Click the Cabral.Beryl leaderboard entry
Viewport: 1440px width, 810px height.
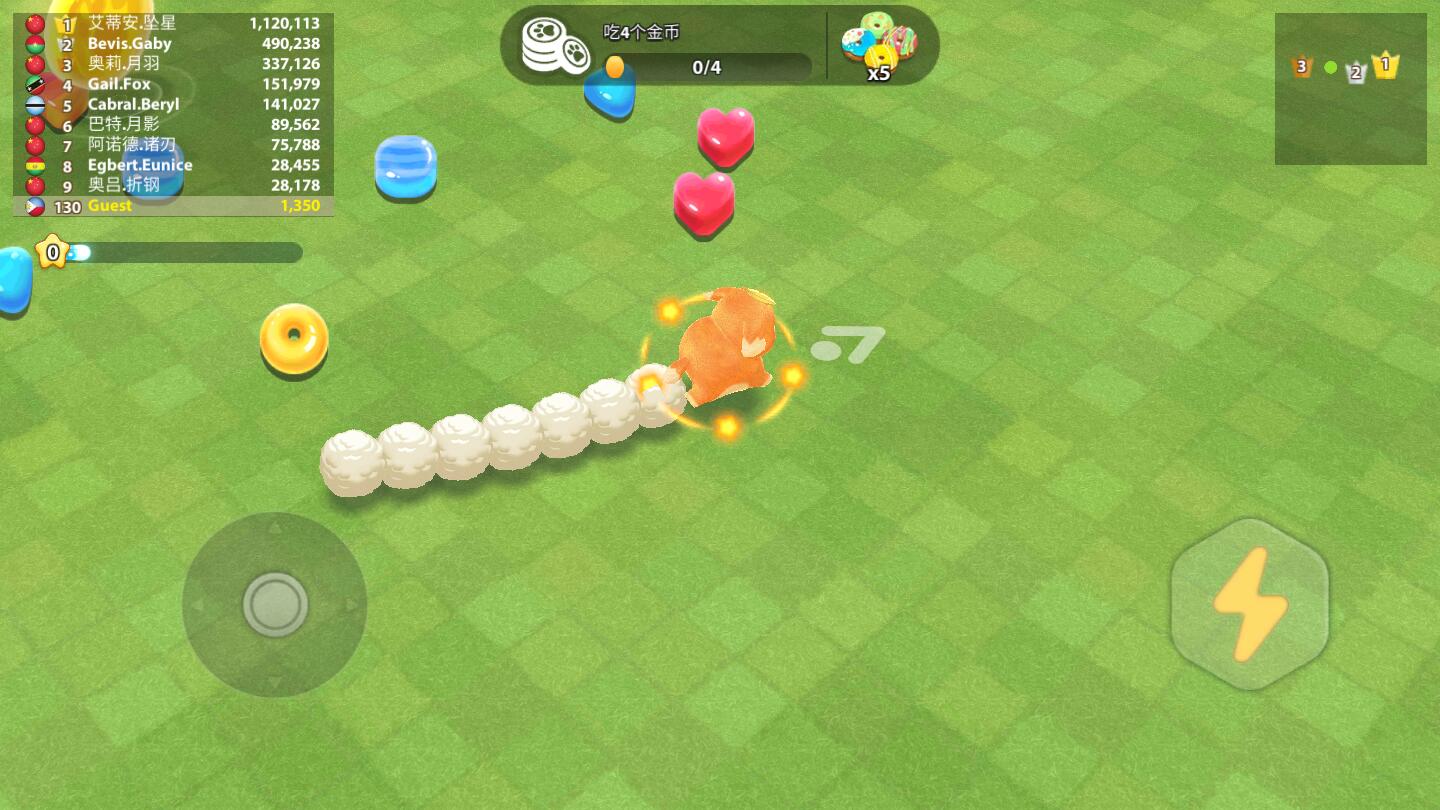click(174, 105)
